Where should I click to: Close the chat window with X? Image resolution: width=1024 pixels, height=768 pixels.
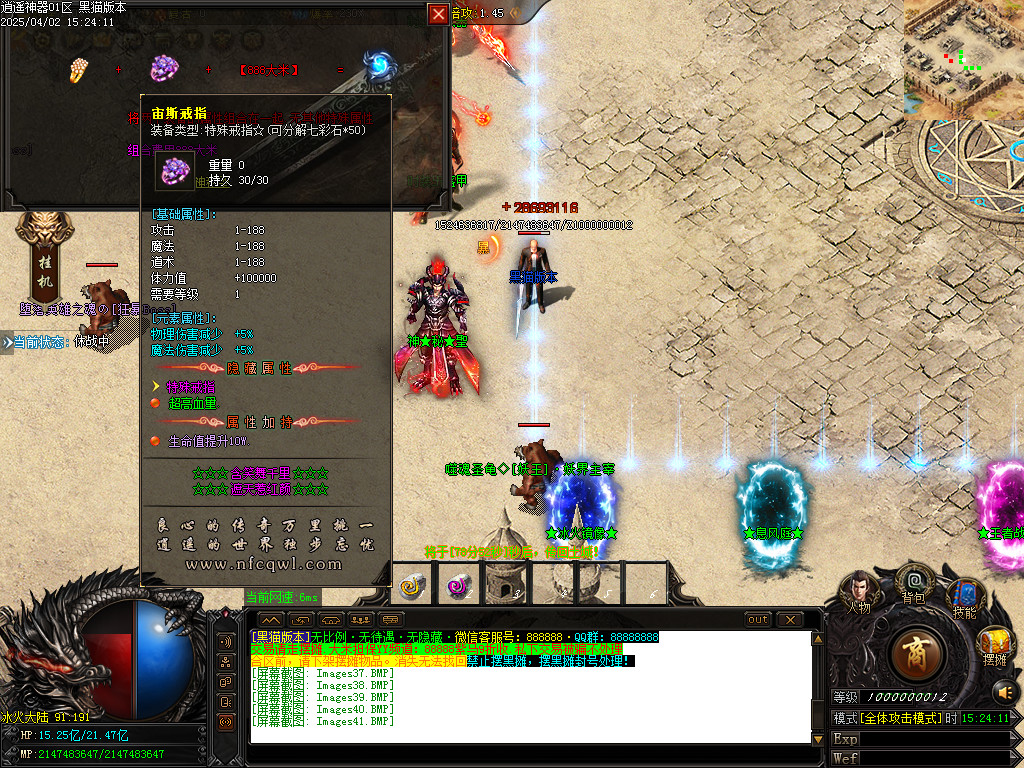point(790,620)
